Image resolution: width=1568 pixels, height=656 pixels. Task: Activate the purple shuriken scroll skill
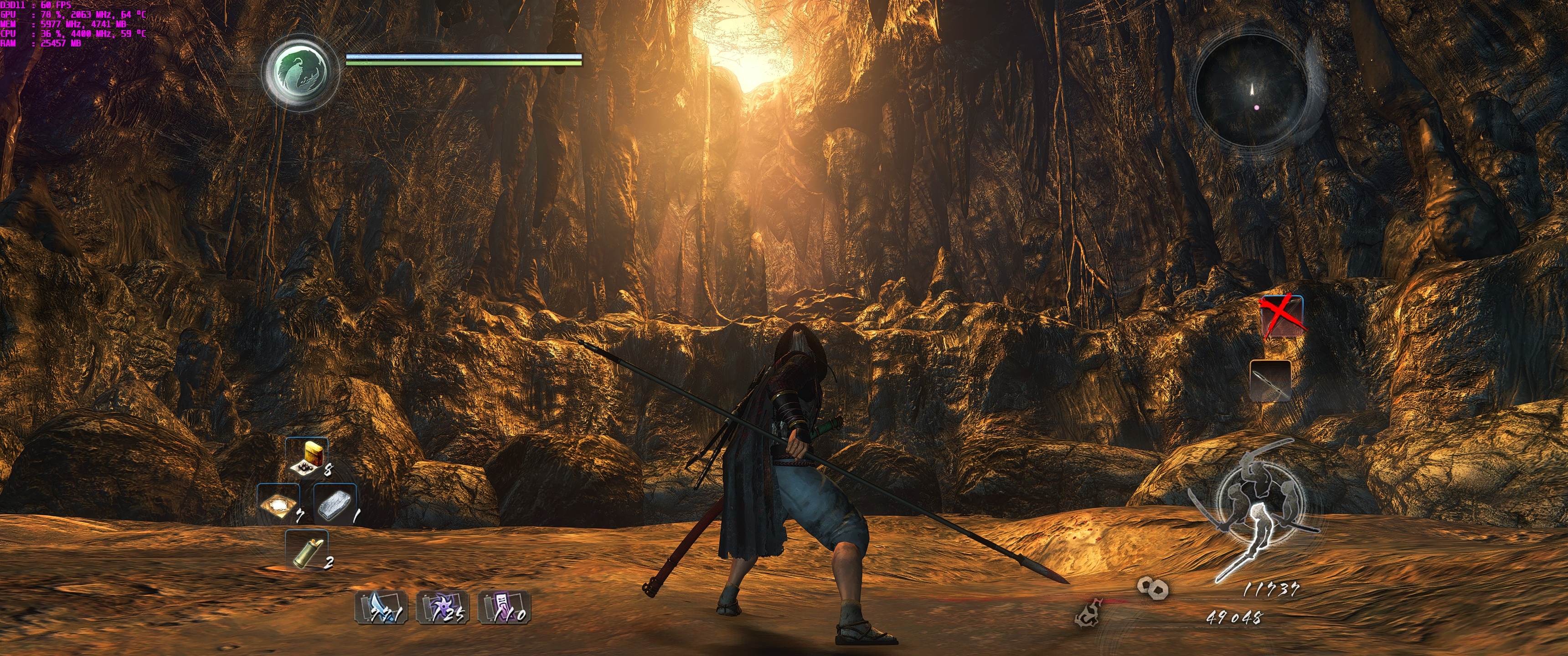(443, 607)
